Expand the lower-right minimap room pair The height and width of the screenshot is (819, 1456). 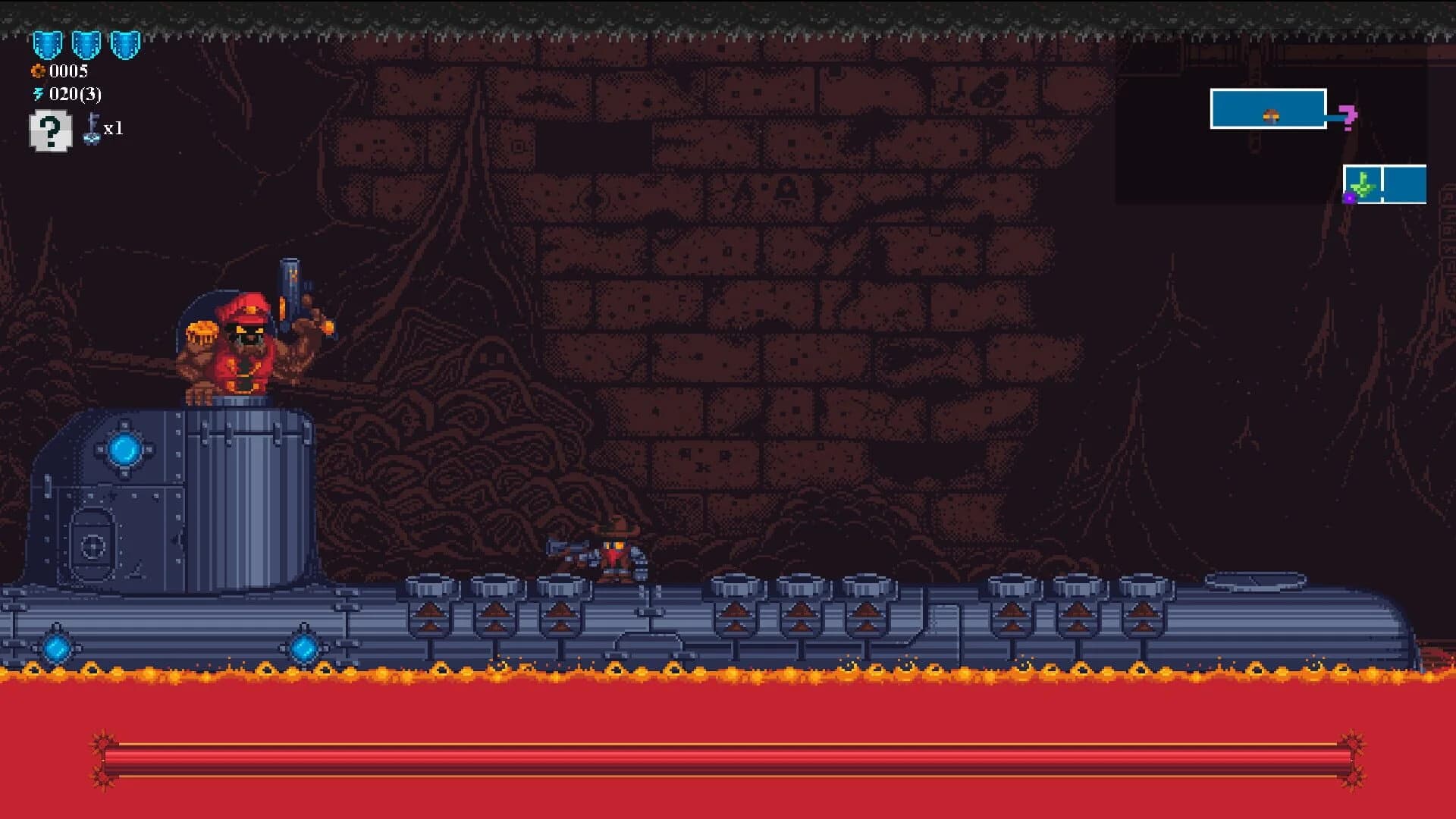[x=1385, y=186]
